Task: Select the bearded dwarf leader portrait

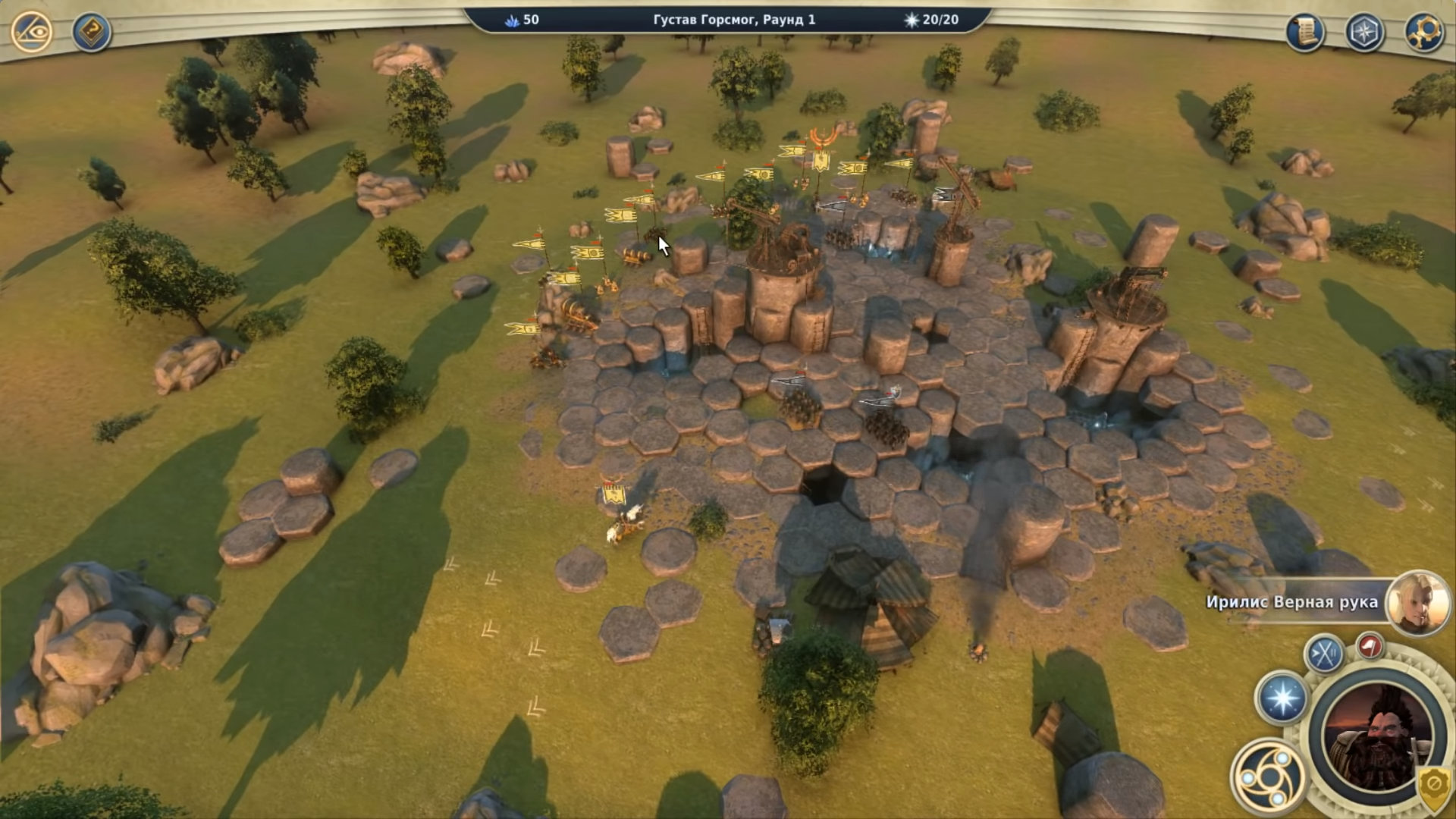Action: point(1377,736)
